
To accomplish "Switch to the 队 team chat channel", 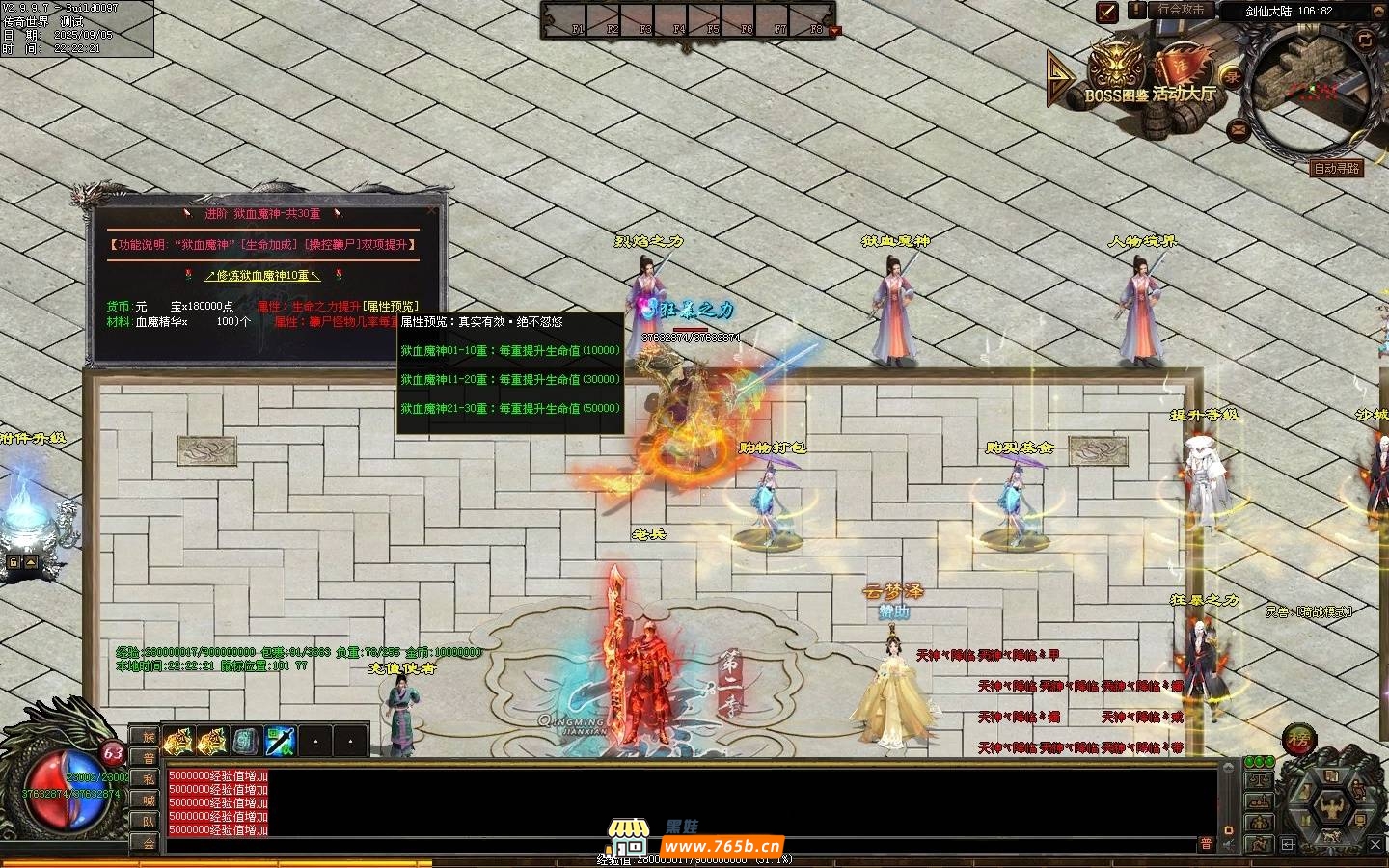I will (x=149, y=822).
